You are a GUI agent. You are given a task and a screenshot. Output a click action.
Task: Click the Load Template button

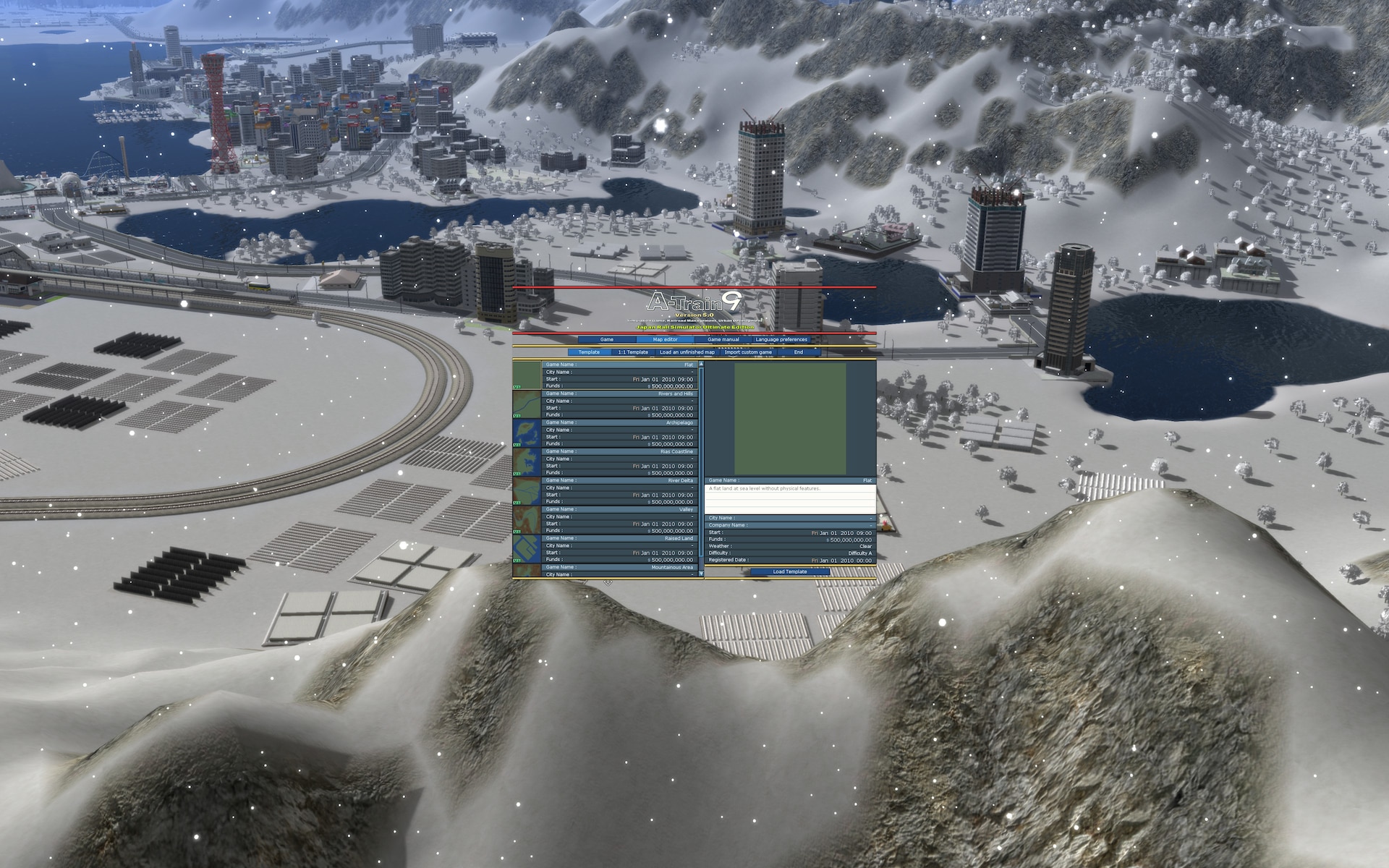click(789, 571)
